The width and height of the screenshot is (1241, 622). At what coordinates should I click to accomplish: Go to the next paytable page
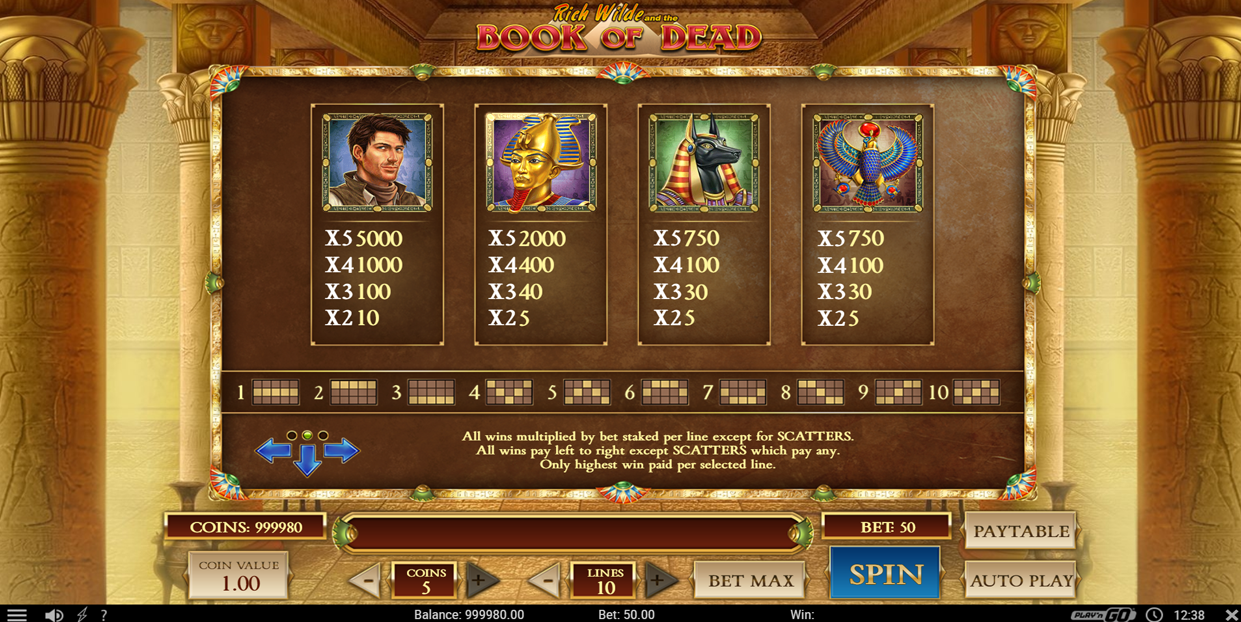pyautogui.click(x=342, y=451)
